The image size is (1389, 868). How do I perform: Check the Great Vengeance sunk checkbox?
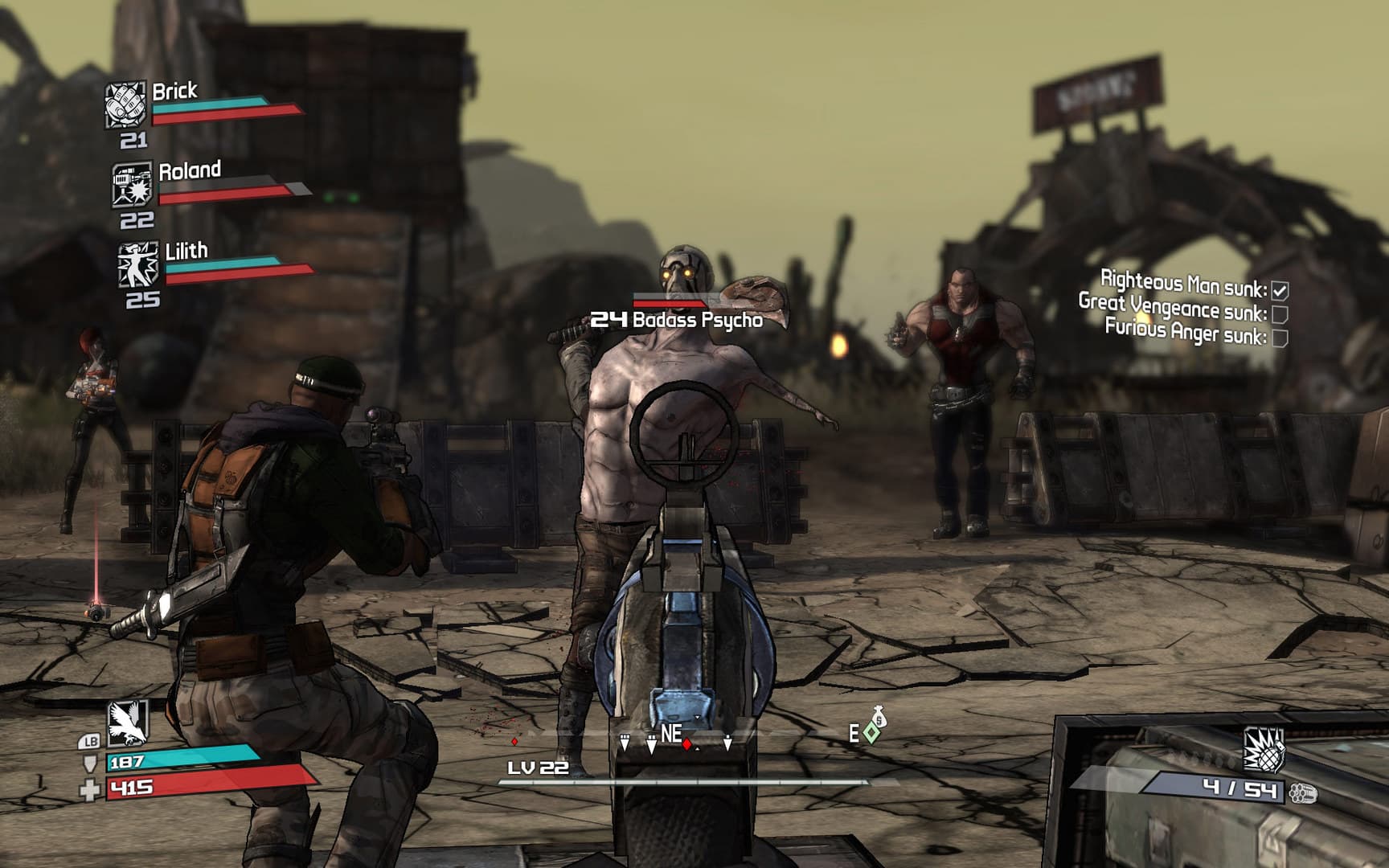(x=1280, y=314)
